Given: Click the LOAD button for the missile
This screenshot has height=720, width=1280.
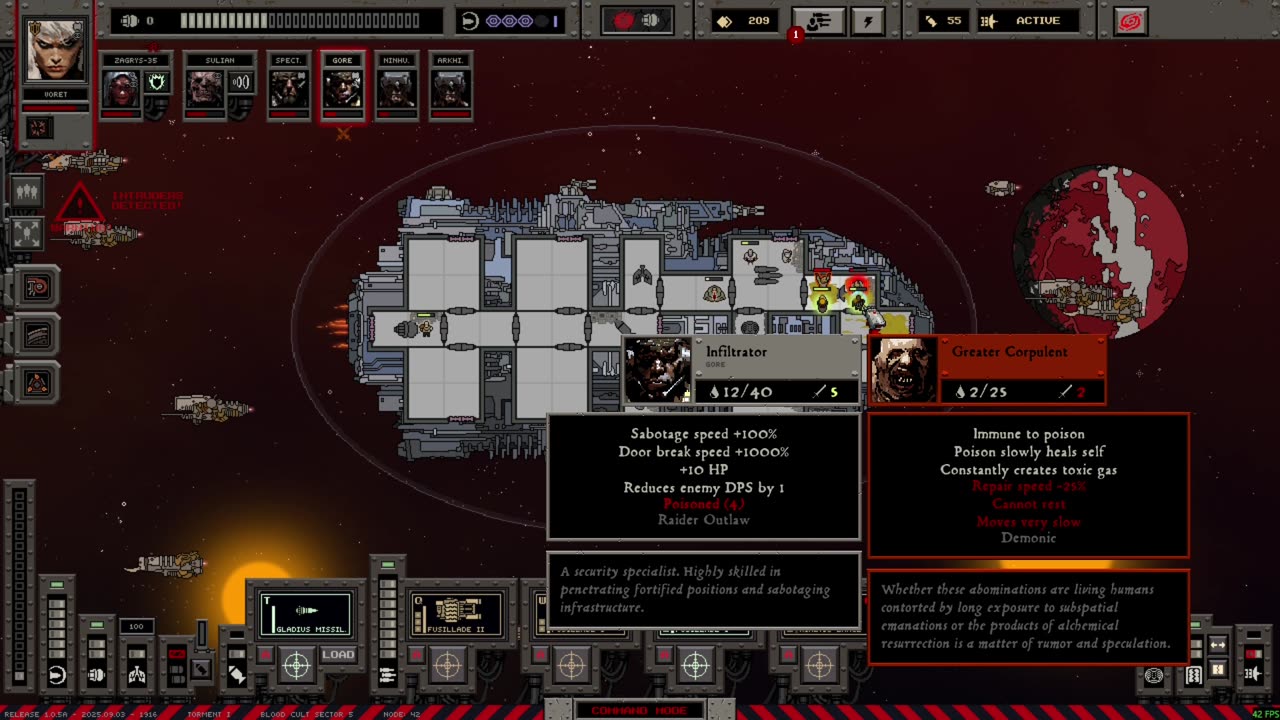Looking at the screenshot, I should [x=338, y=655].
